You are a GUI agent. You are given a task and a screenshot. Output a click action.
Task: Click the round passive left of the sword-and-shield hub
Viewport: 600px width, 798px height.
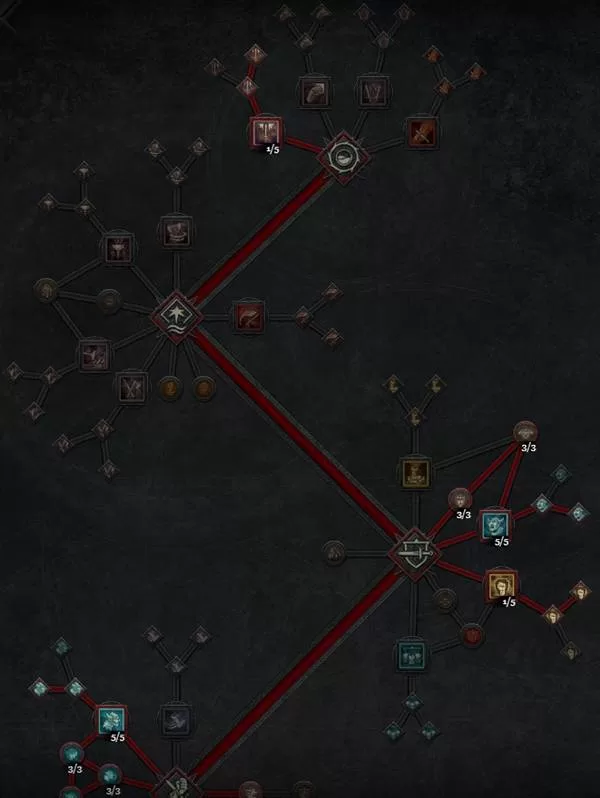[x=335, y=549]
